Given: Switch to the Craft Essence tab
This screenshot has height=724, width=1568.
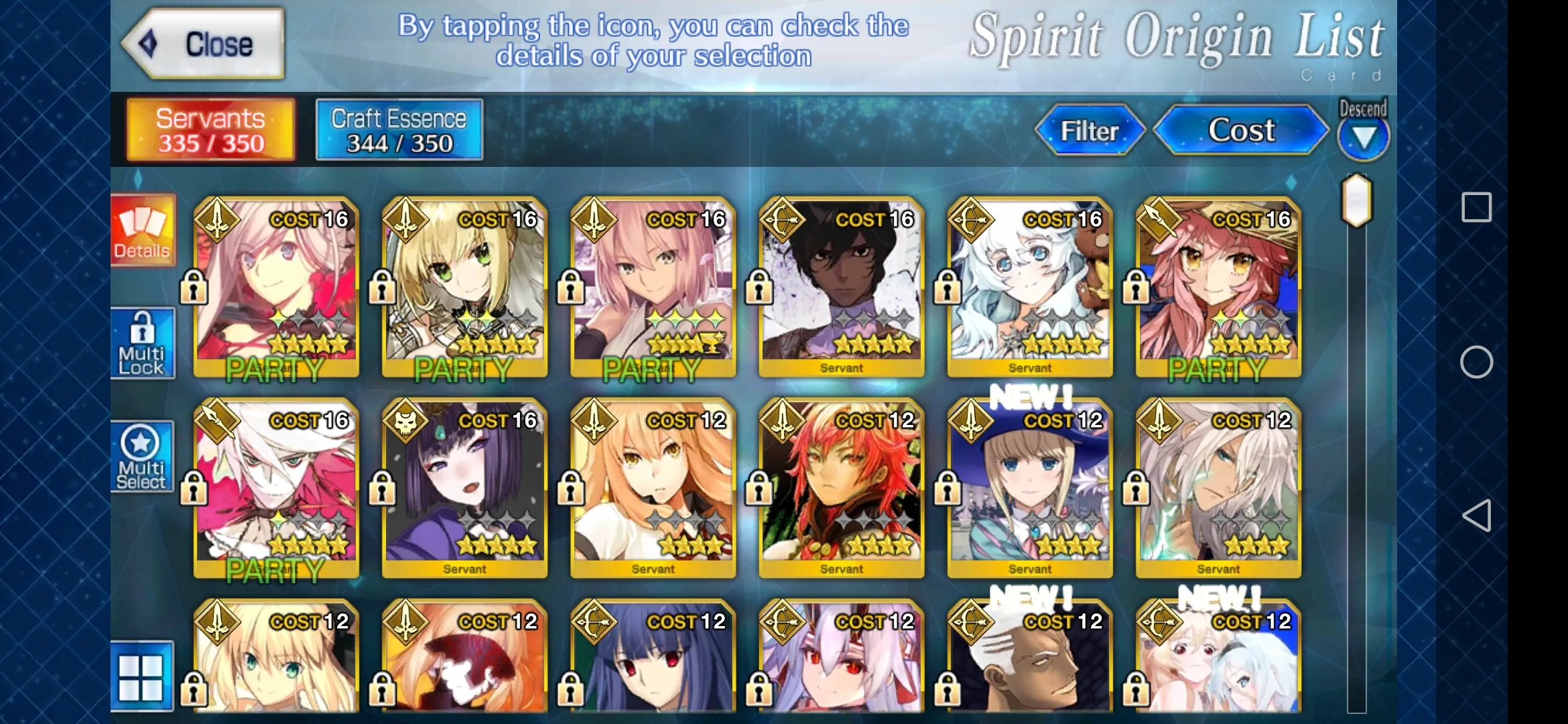Looking at the screenshot, I should [x=399, y=130].
